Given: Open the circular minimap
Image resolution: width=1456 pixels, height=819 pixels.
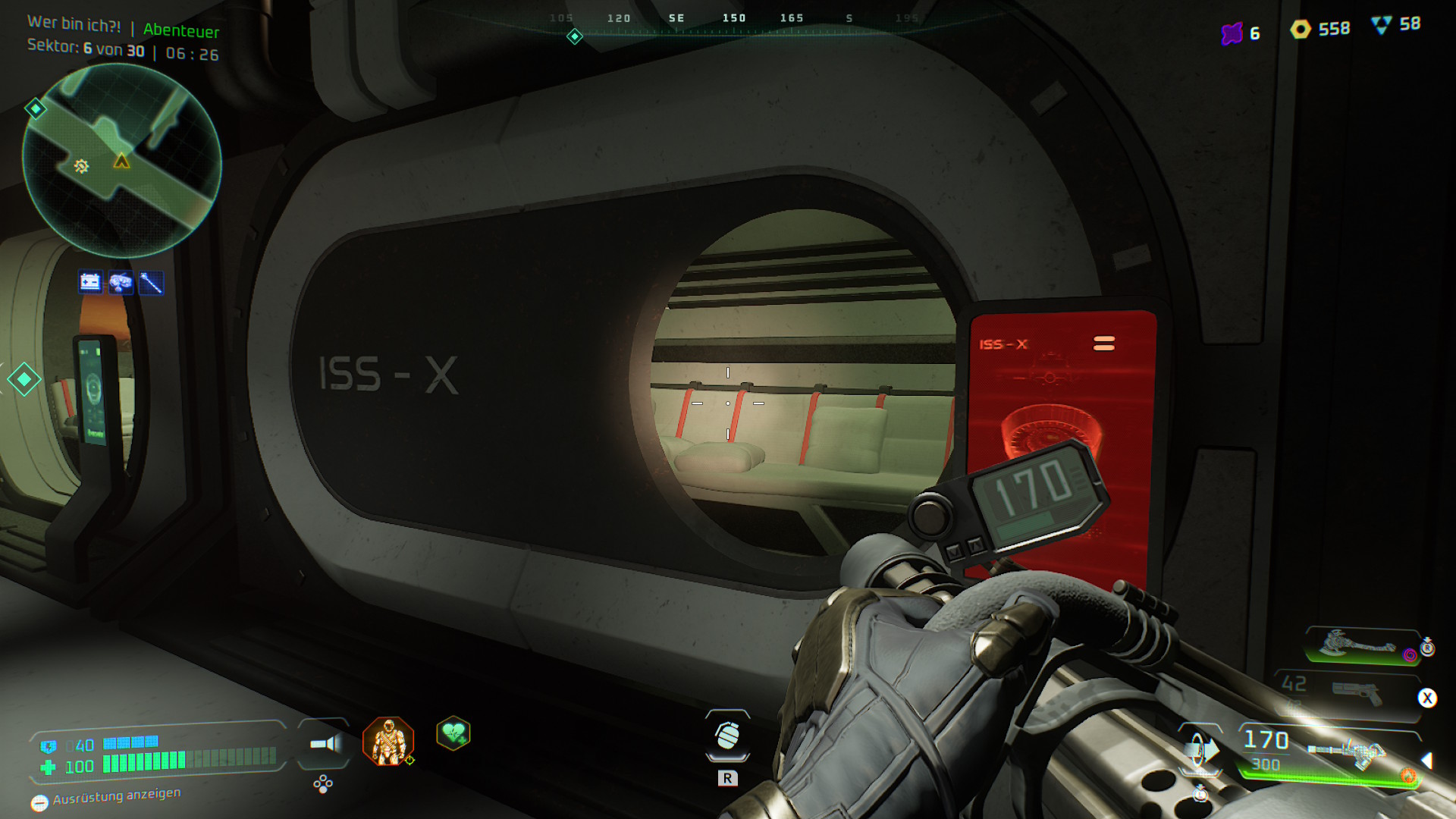Looking at the screenshot, I should click(121, 161).
